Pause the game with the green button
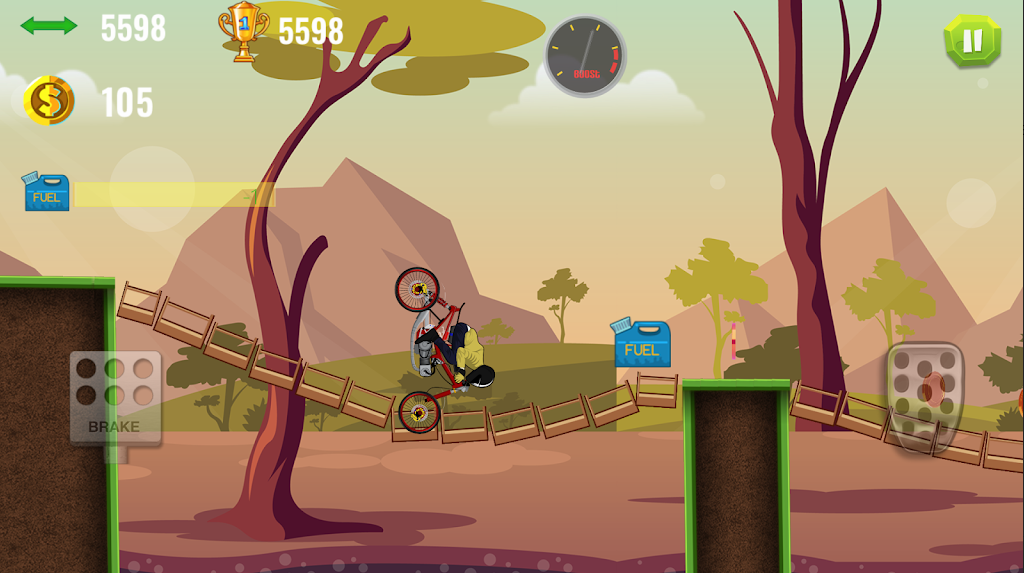This screenshot has width=1024, height=573. click(x=972, y=41)
